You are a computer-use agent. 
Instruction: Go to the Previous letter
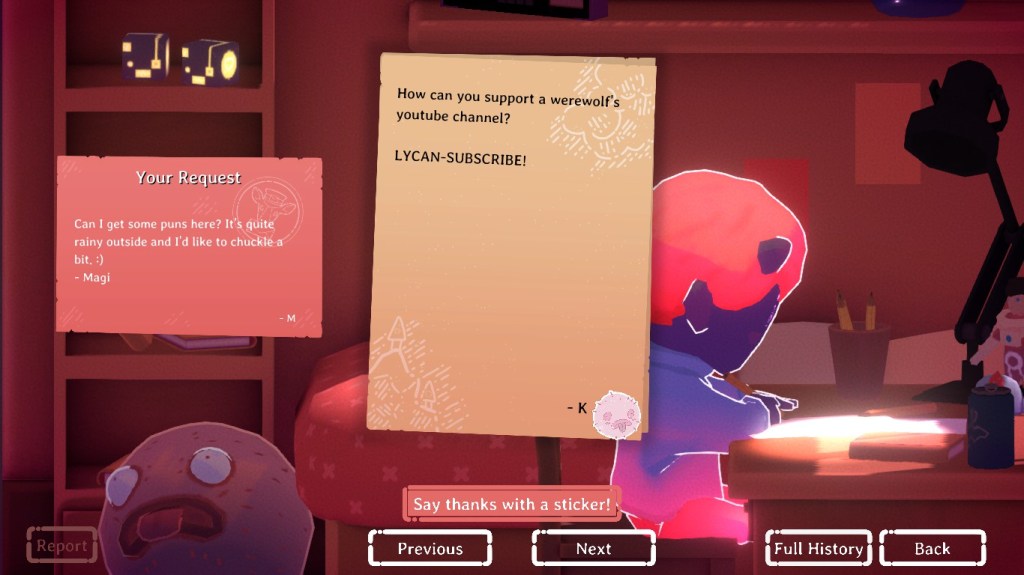point(430,548)
